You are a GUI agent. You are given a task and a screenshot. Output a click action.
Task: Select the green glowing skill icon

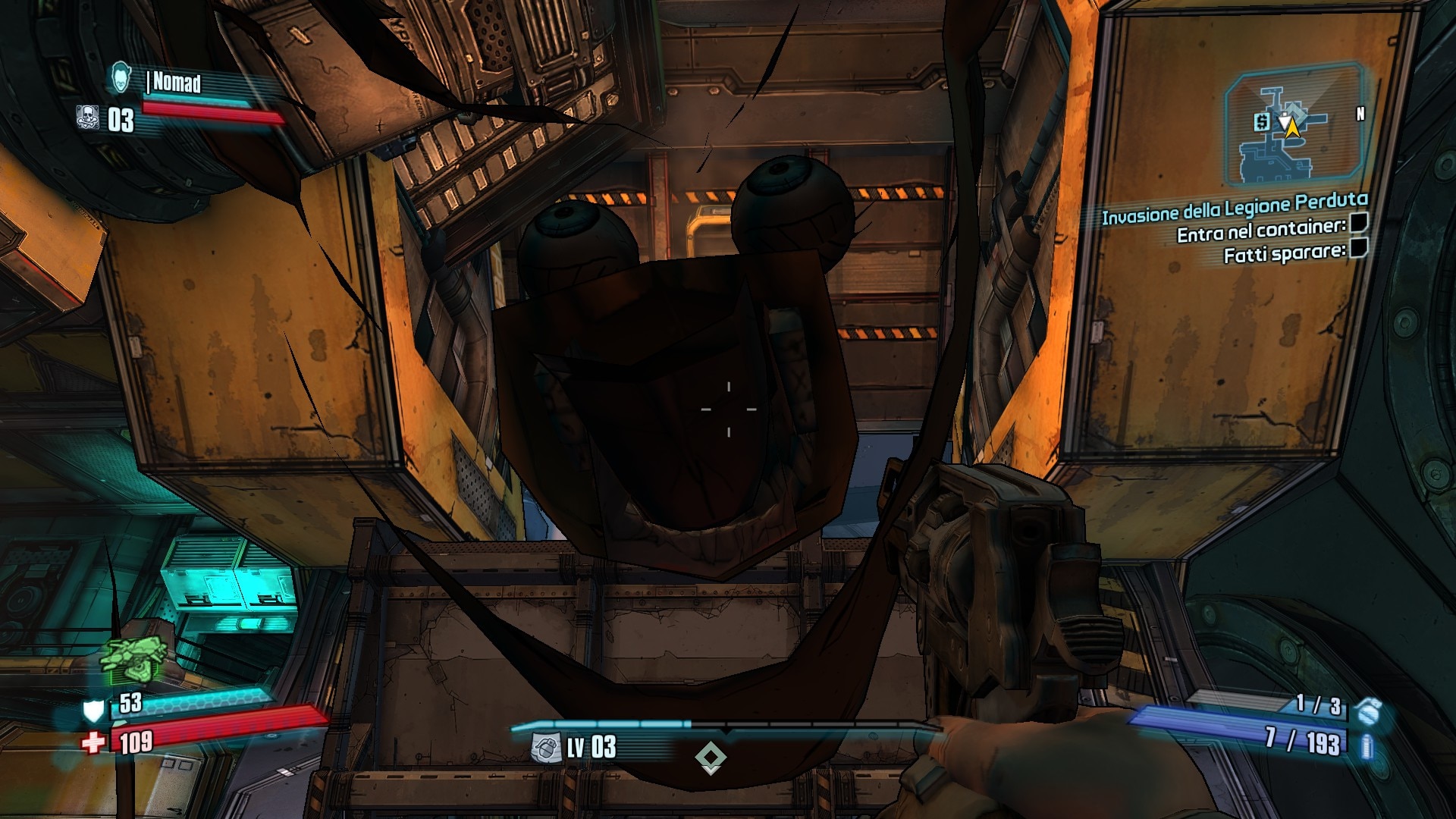[131, 658]
